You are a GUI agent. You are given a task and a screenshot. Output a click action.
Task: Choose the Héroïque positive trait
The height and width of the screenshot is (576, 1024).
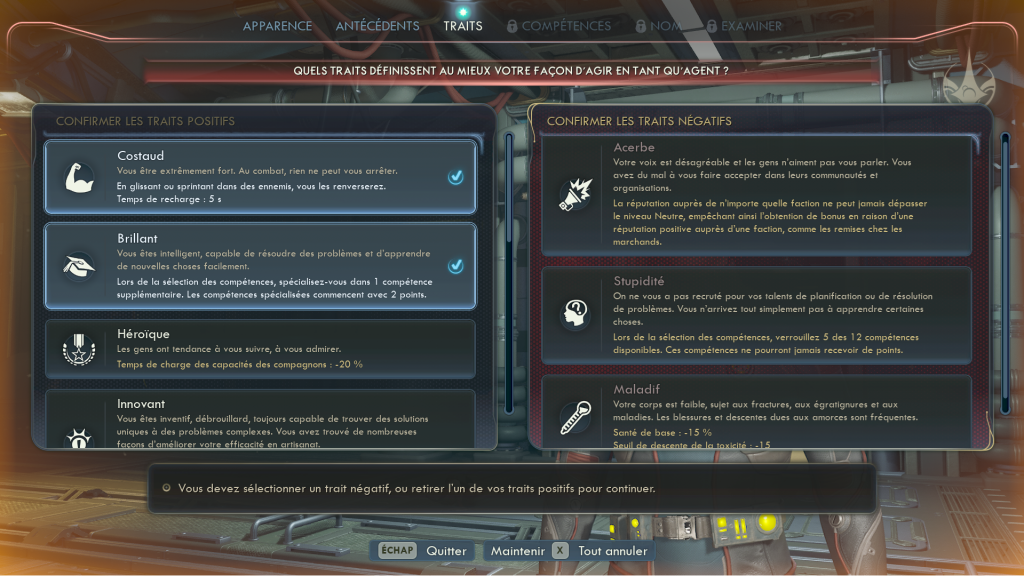[259, 349]
